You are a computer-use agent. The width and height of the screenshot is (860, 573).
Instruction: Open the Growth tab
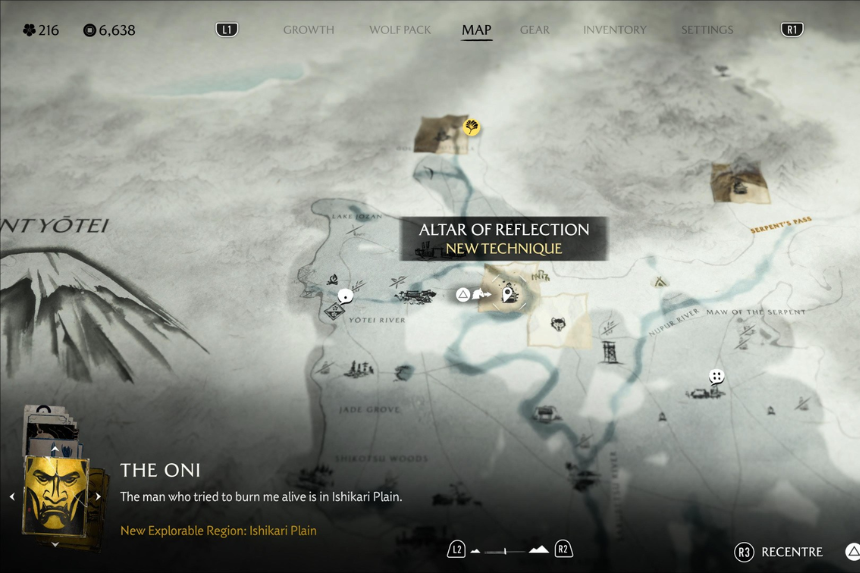pos(308,30)
